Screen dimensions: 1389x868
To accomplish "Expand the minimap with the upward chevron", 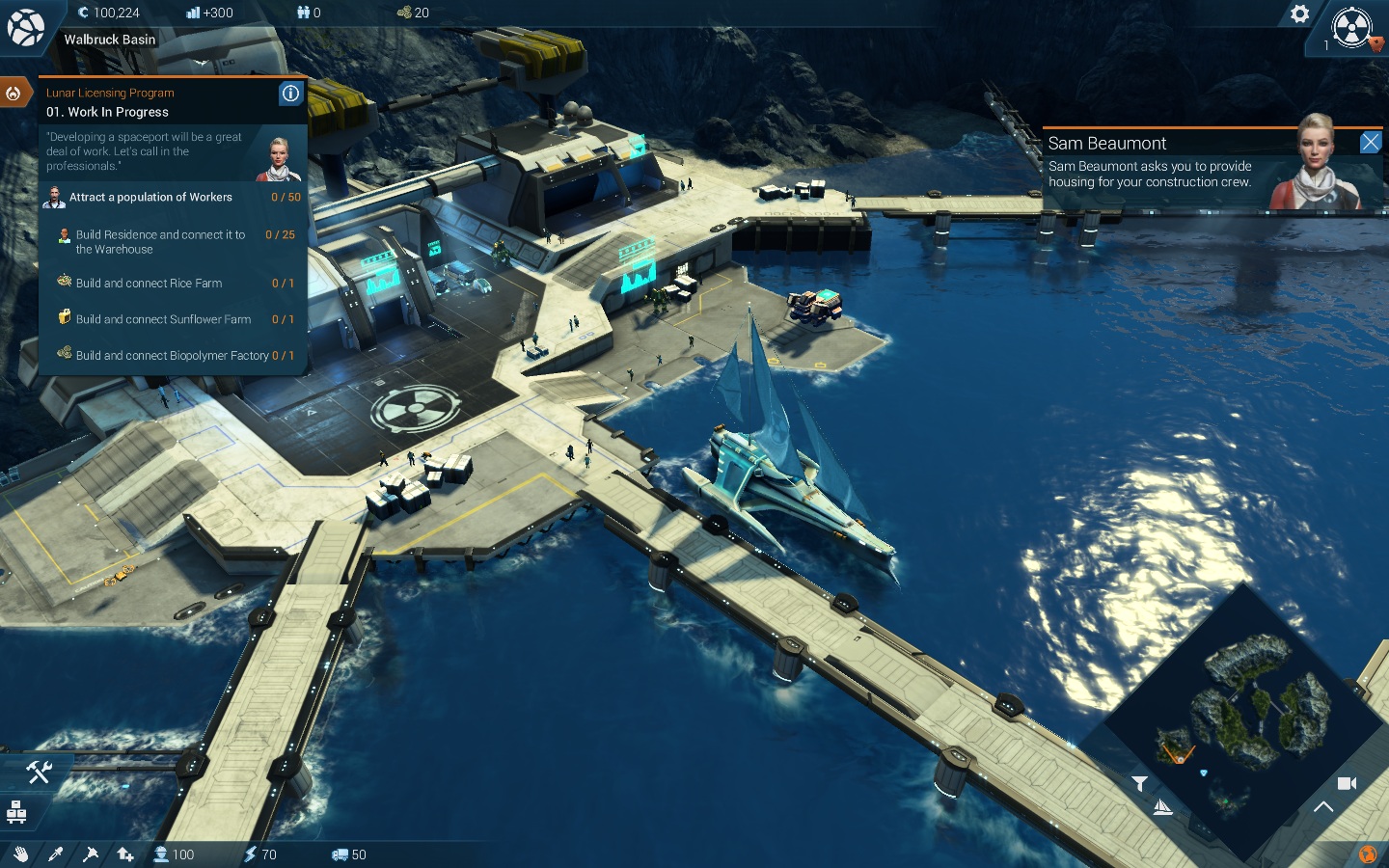I will point(1323,807).
